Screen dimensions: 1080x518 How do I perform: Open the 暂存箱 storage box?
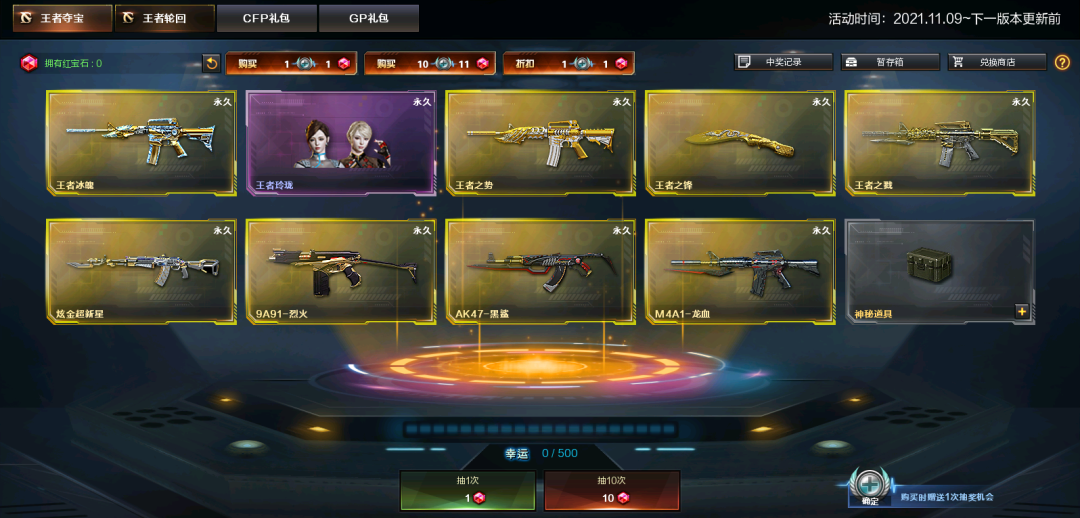(890, 62)
